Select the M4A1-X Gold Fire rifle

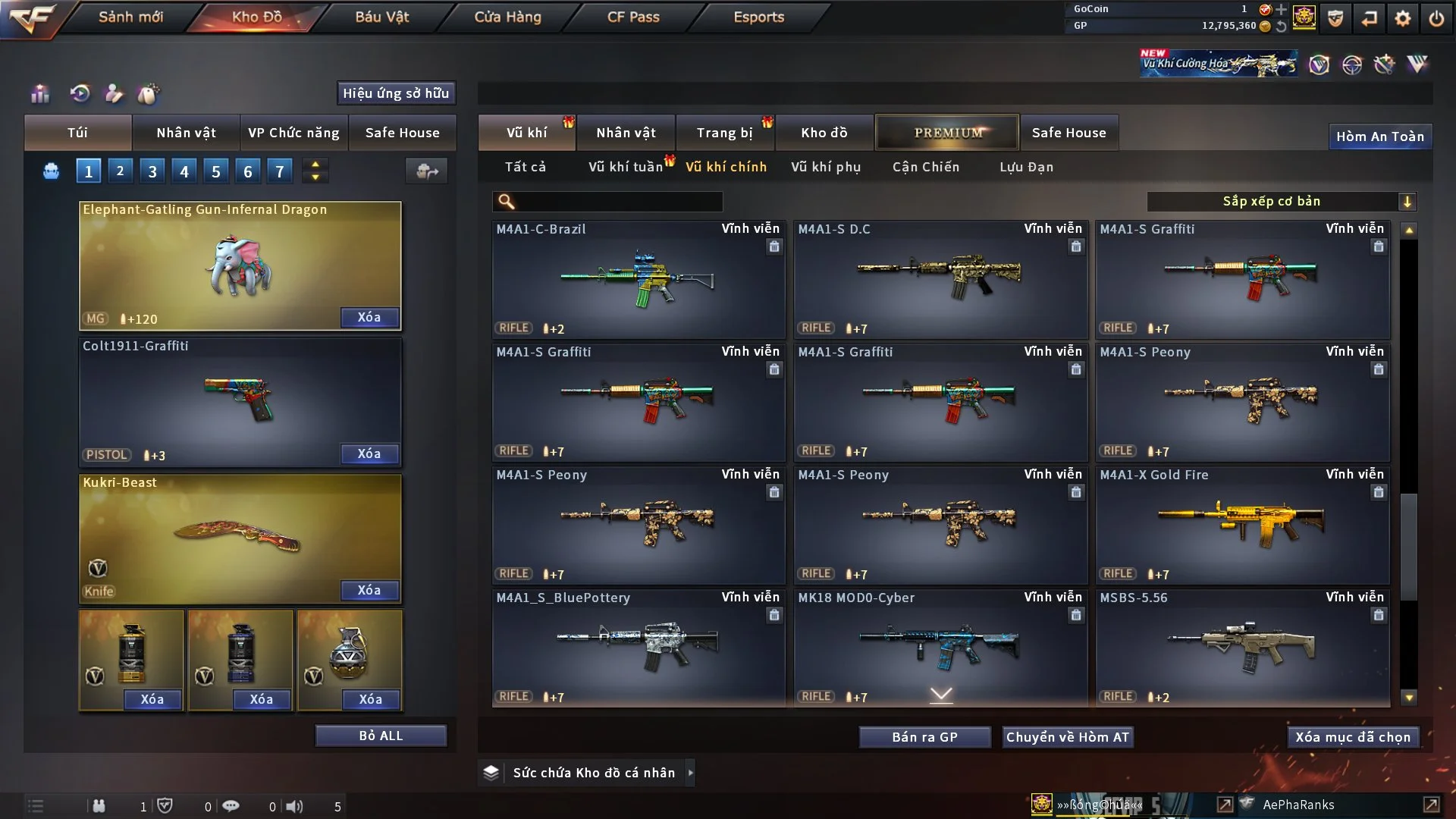pos(1242,525)
